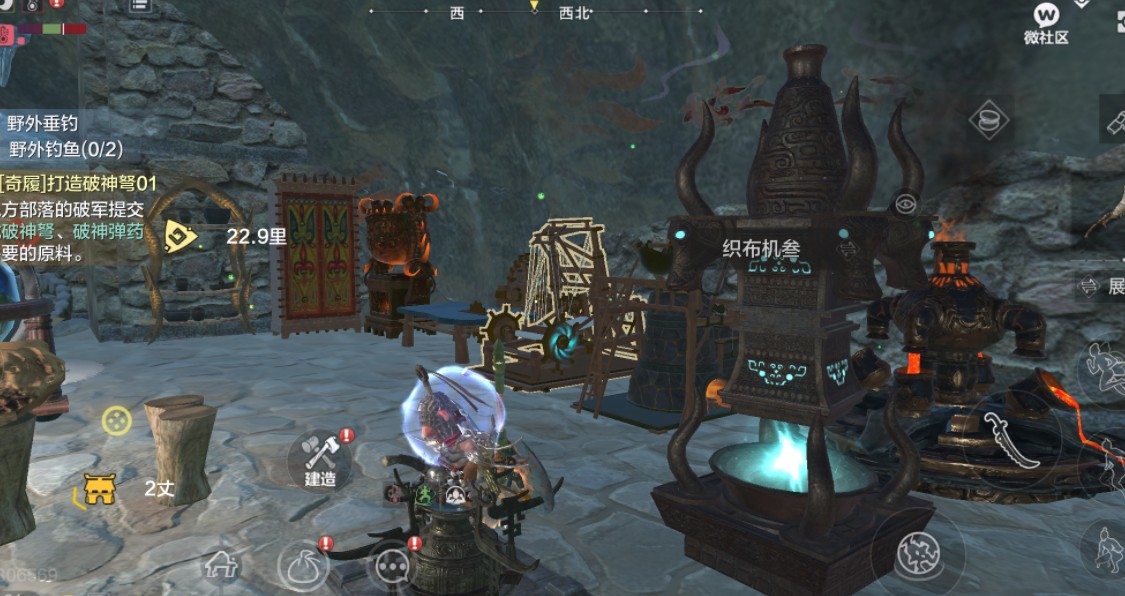
Task: Open the list menu icon at top
Action: (x=141, y=4)
